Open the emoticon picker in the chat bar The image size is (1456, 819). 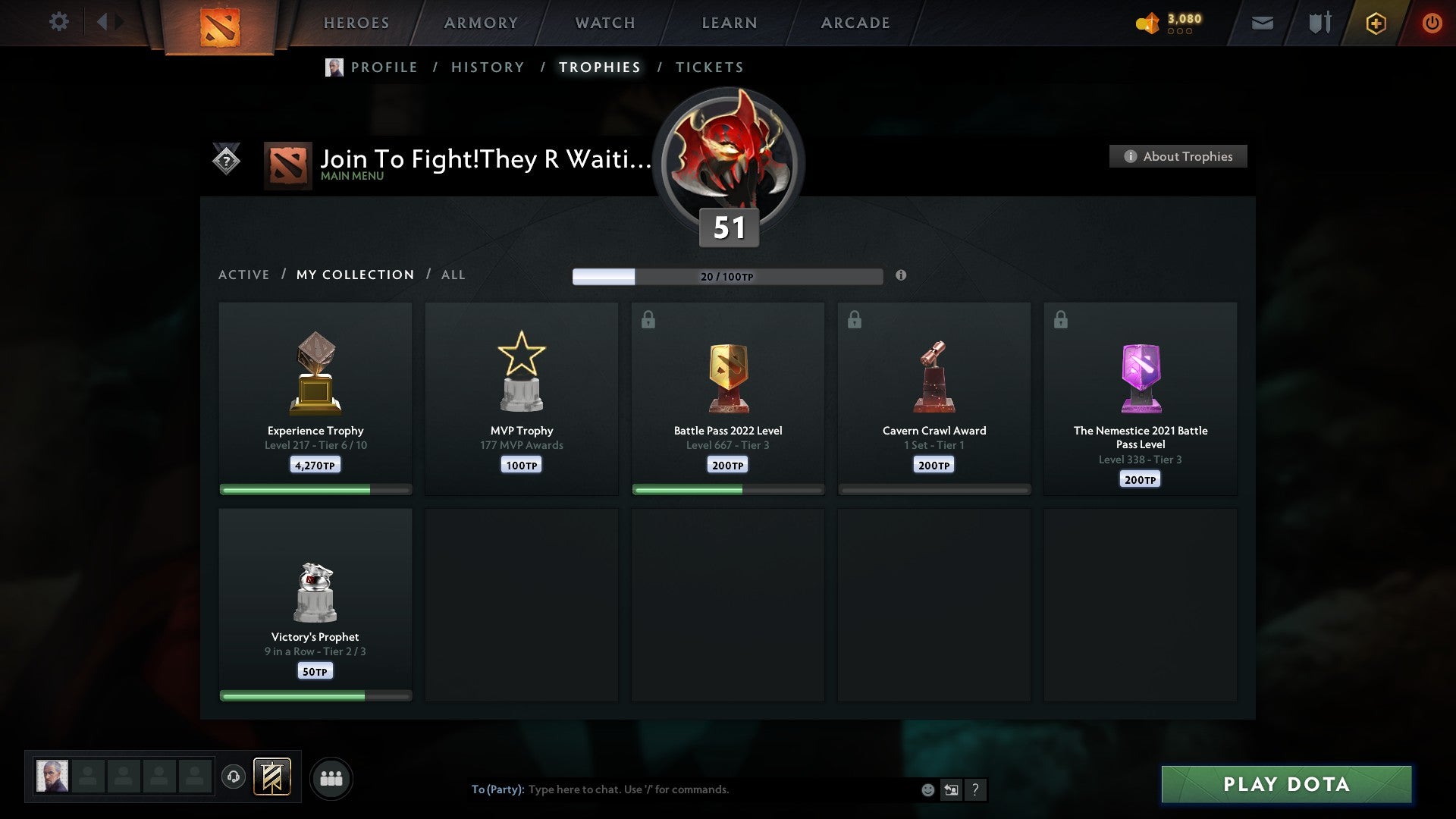pos(927,789)
